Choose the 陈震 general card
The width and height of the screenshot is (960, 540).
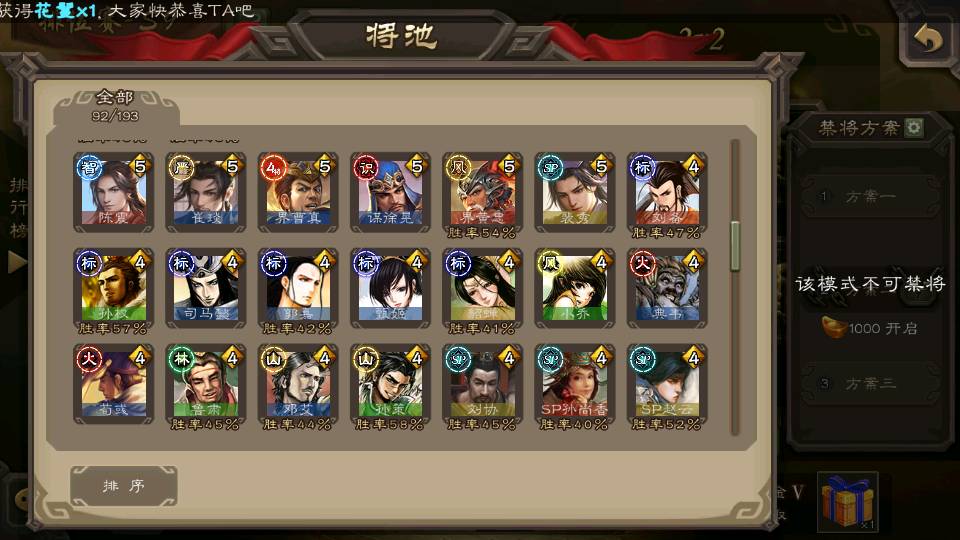pyautogui.click(x=113, y=191)
